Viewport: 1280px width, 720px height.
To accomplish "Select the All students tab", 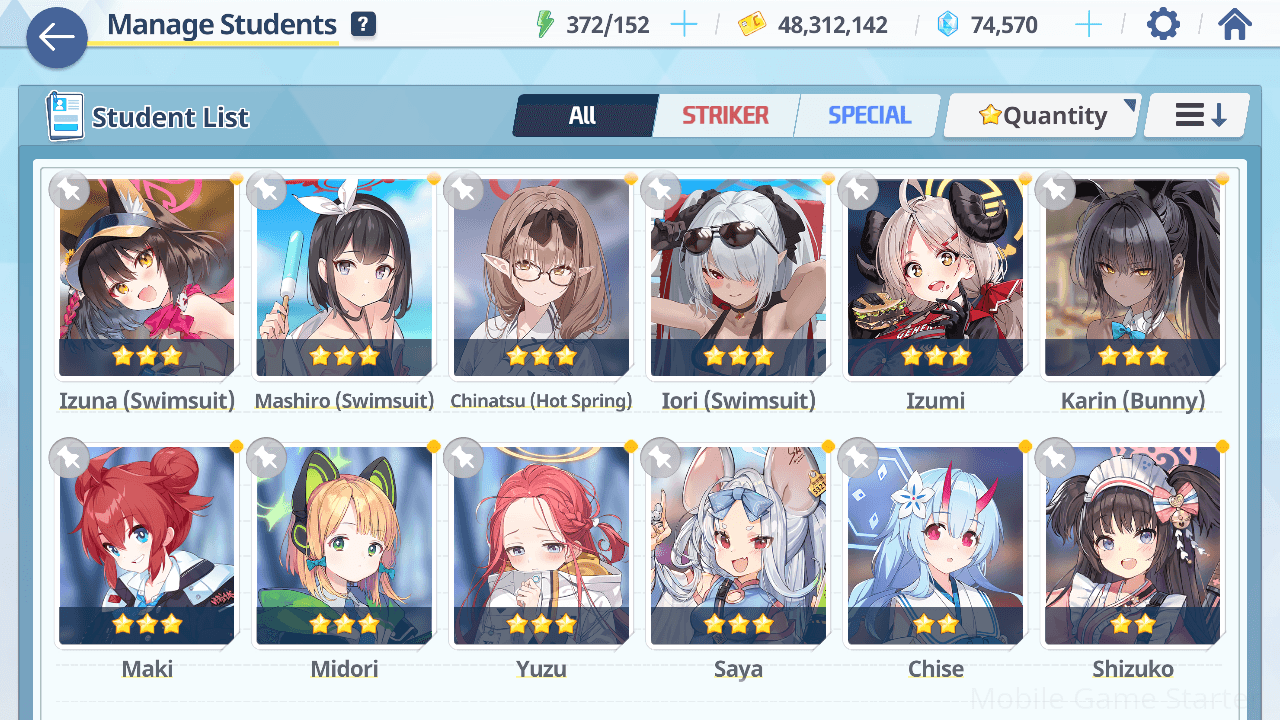I will pyautogui.click(x=583, y=116).
